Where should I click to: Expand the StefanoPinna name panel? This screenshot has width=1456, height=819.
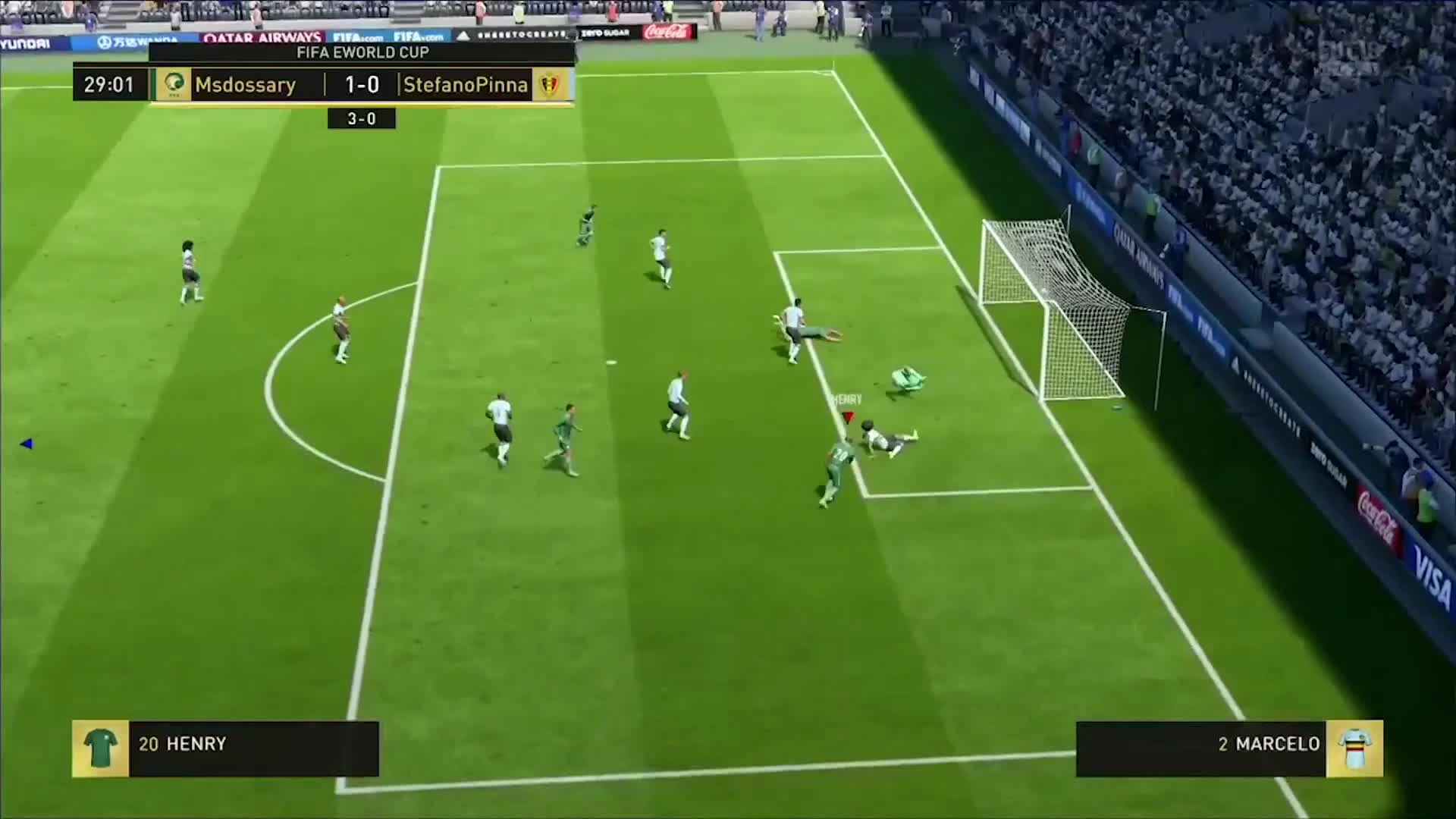[466, 85]
